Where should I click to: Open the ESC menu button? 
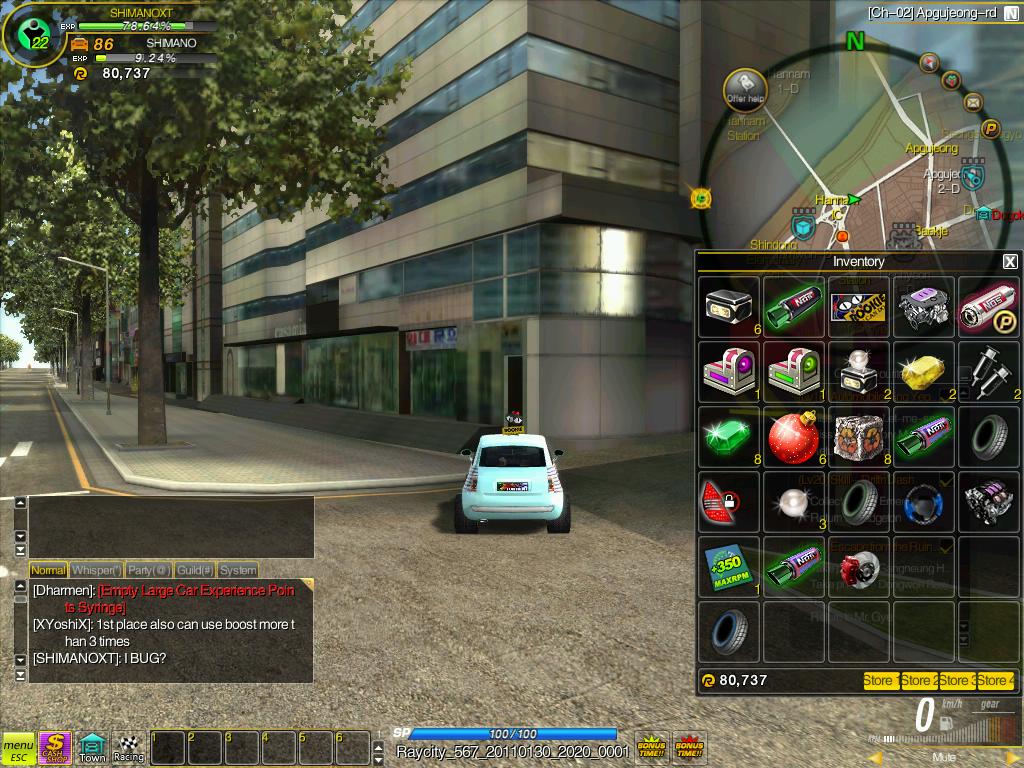tap(18, 746)
